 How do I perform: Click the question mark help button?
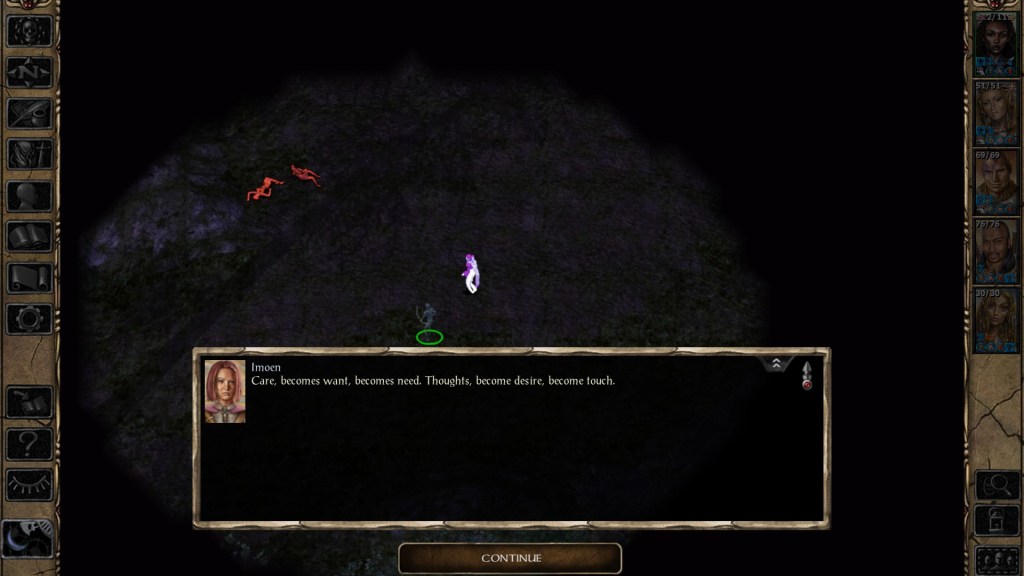coord(29,443)
